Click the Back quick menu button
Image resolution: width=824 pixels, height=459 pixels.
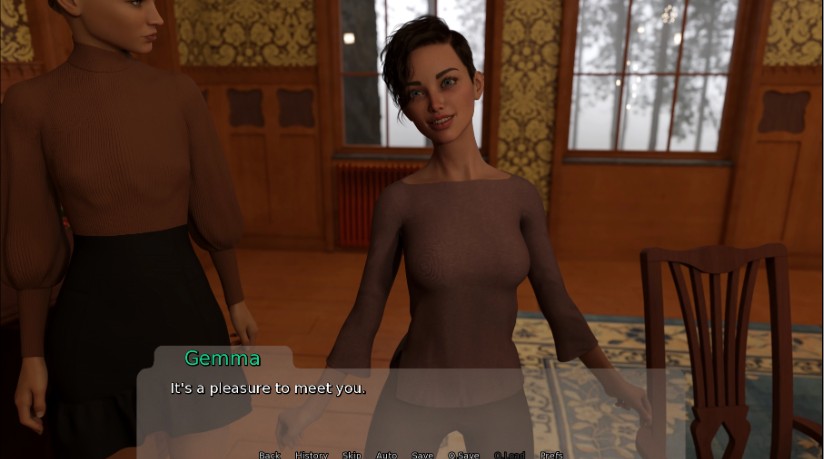[270, 455]
